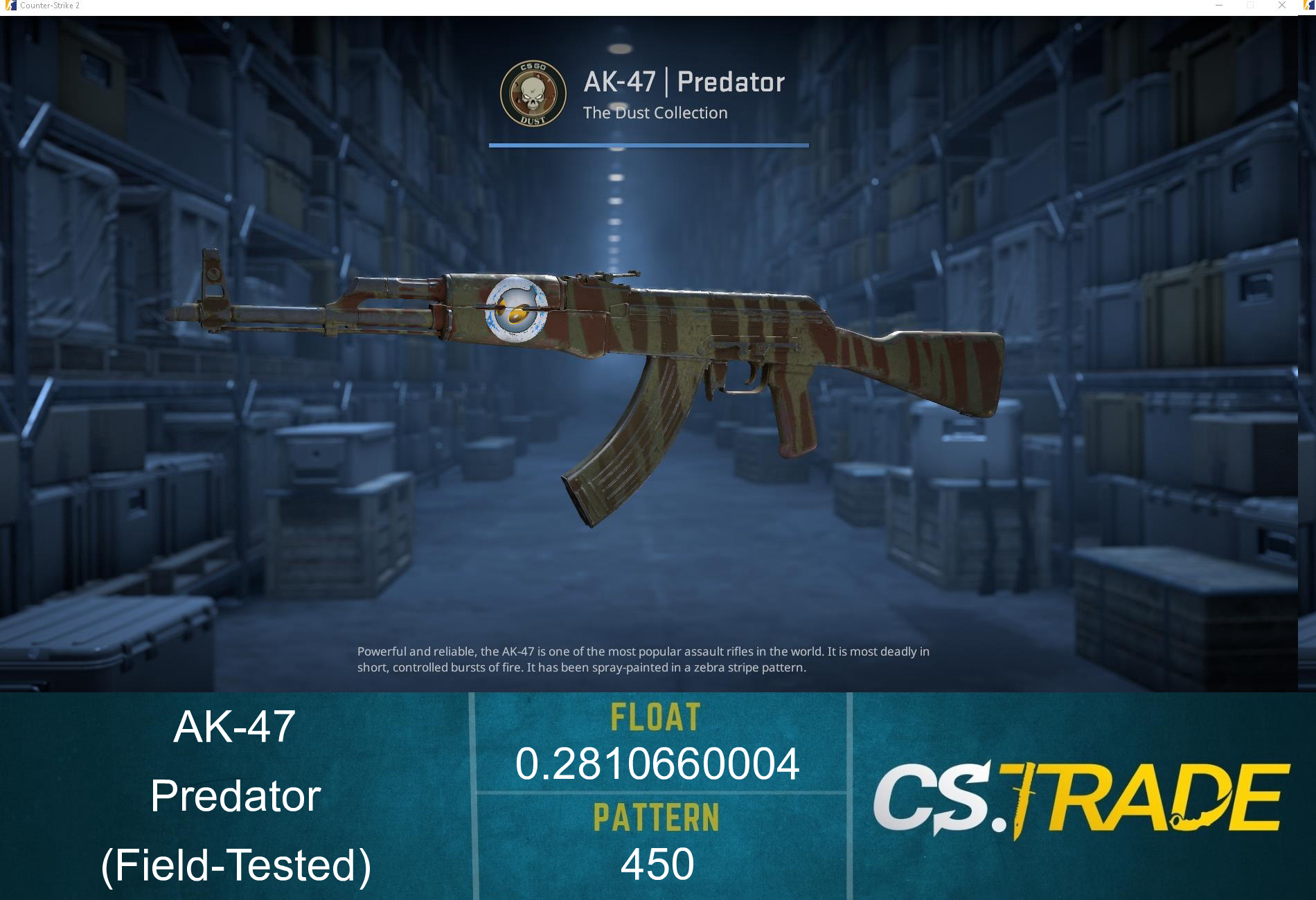Click the weapon description paragraph
1316x900 pixels.
coord(643,660)
